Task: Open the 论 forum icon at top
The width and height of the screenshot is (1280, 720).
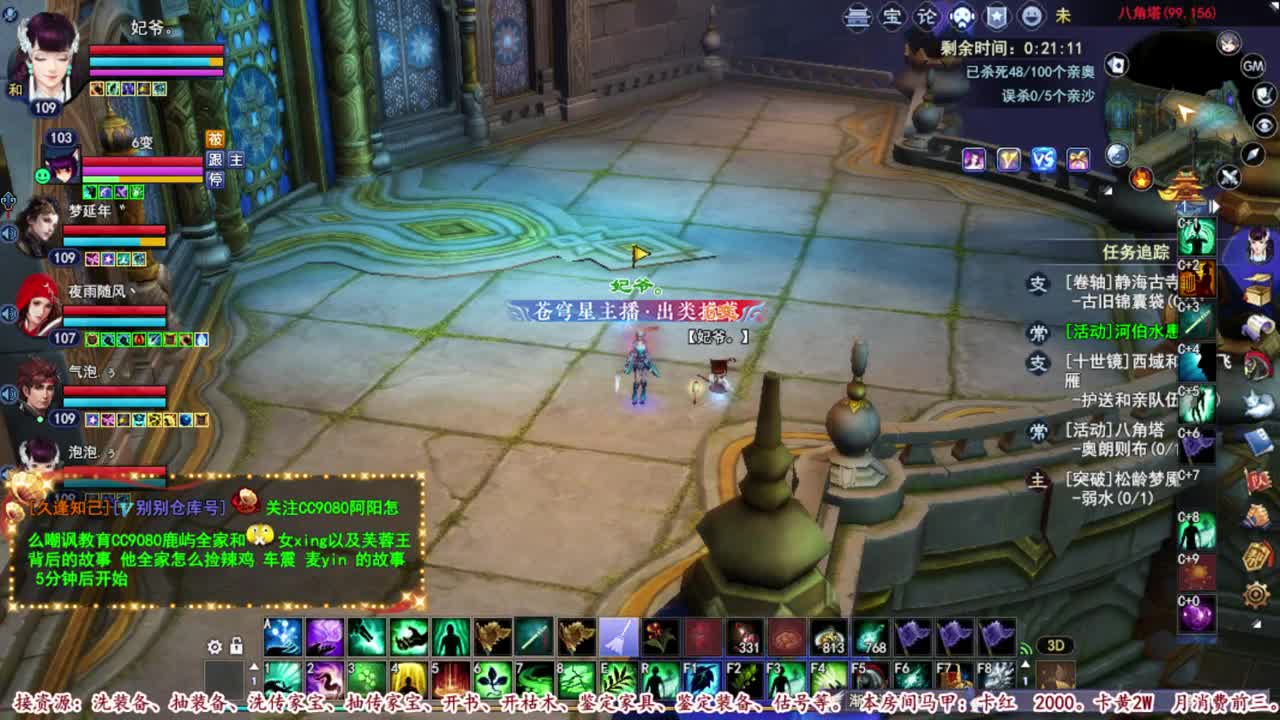Action: coord(927,16)
